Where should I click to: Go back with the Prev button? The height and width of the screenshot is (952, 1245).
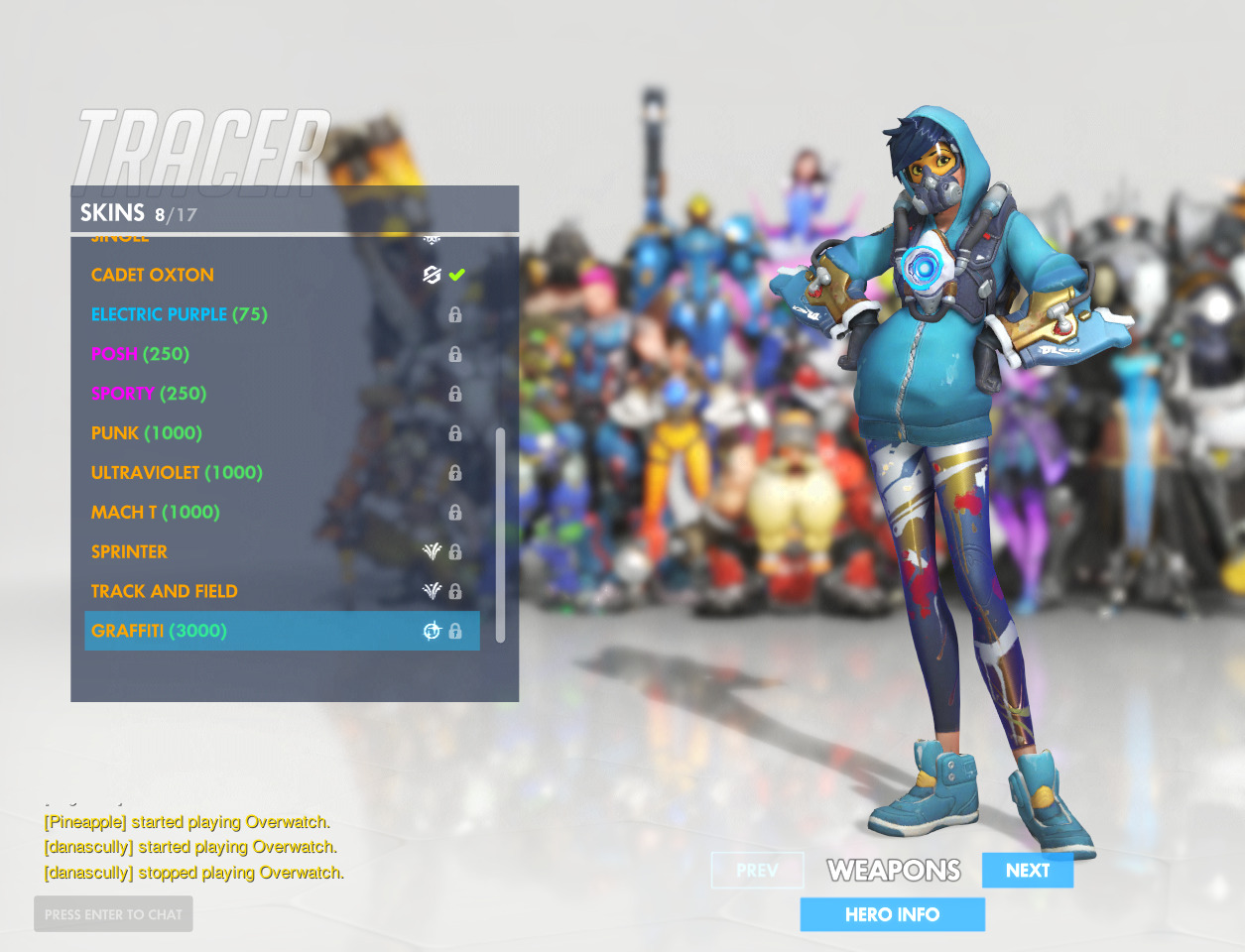[757, 870]
